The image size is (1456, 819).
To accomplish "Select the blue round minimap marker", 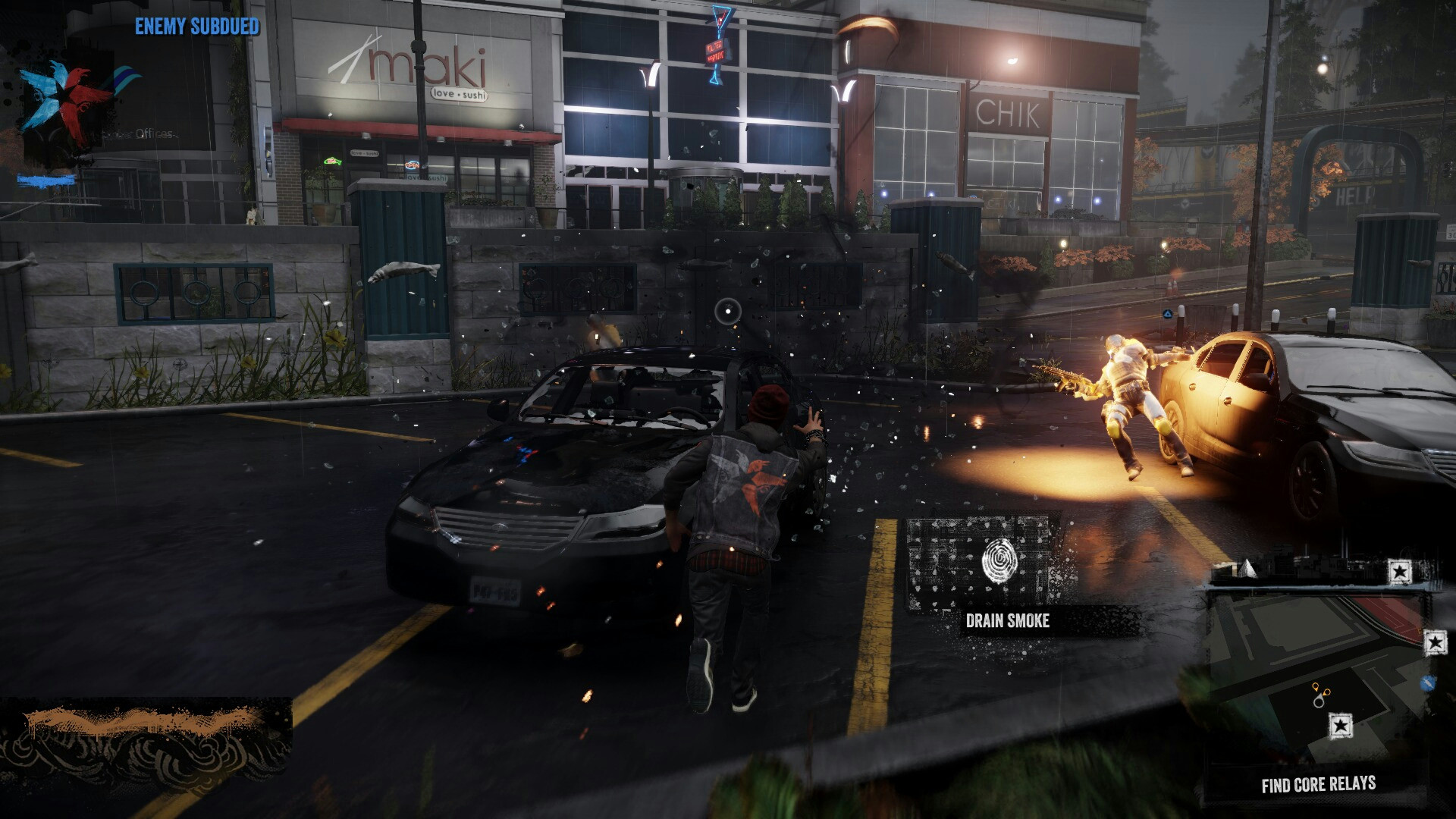I will tap(1429, 682).
